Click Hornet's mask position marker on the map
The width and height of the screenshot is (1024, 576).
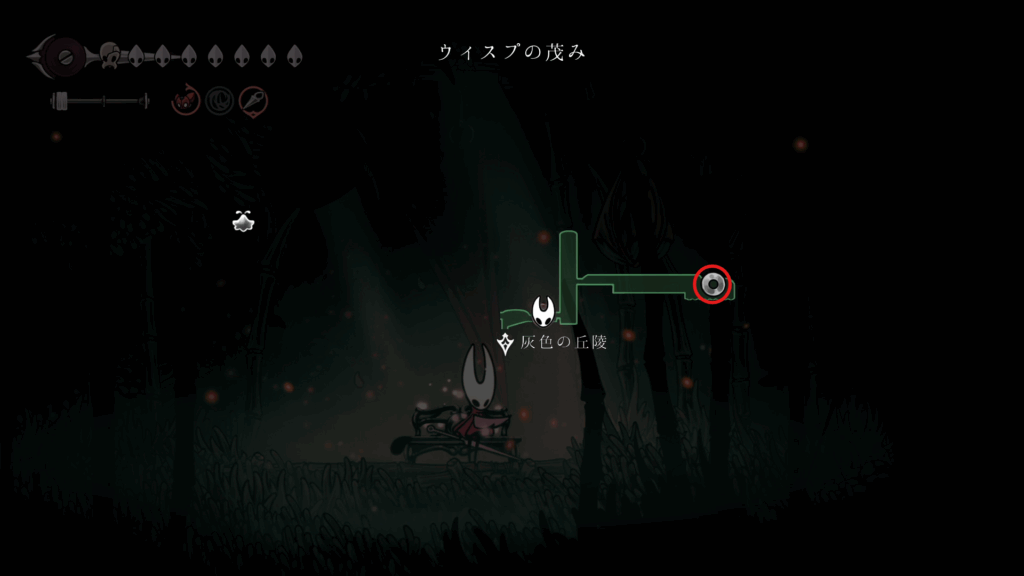point(544,311)
